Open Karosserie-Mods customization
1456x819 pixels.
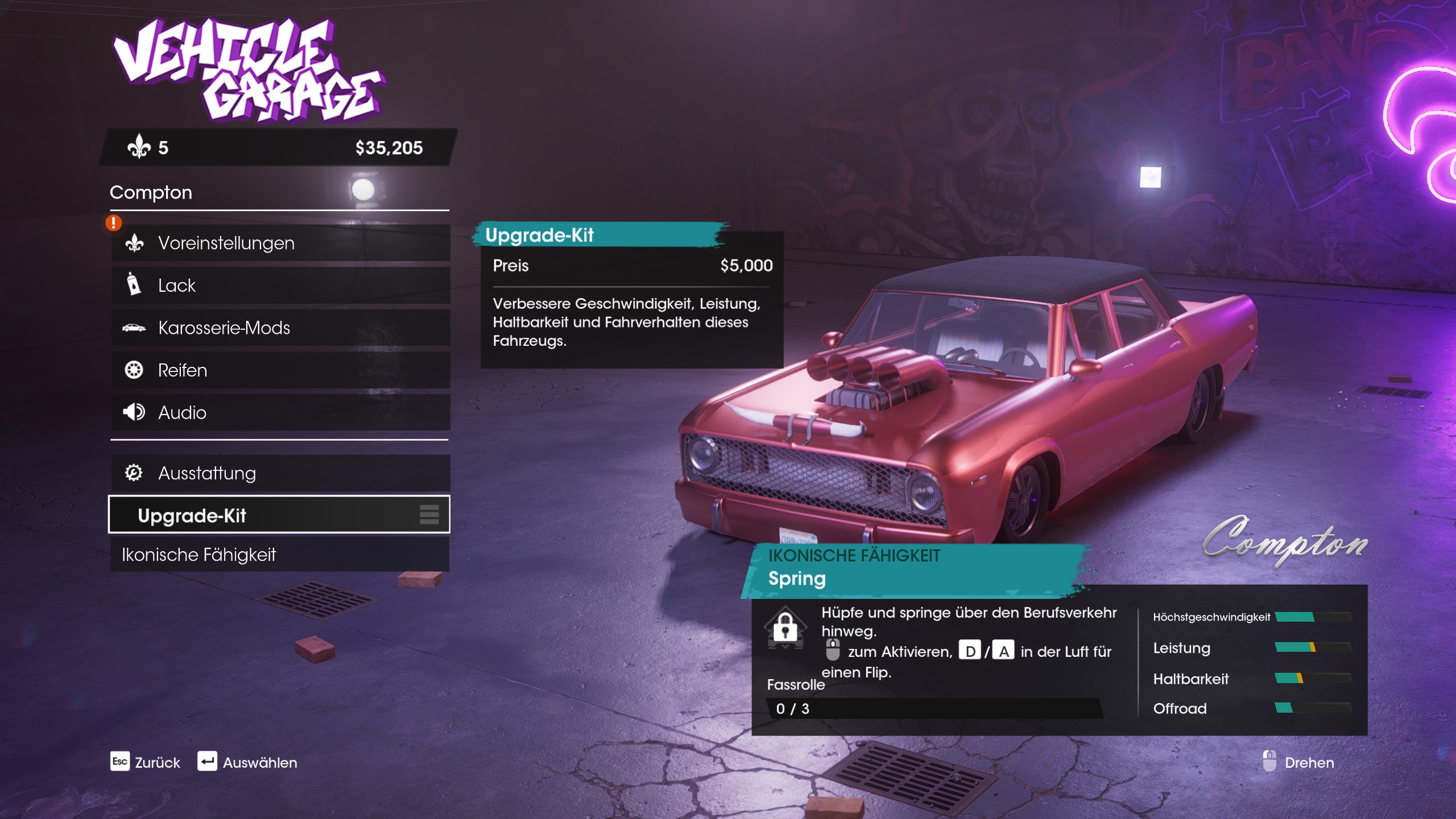[280, 328]
